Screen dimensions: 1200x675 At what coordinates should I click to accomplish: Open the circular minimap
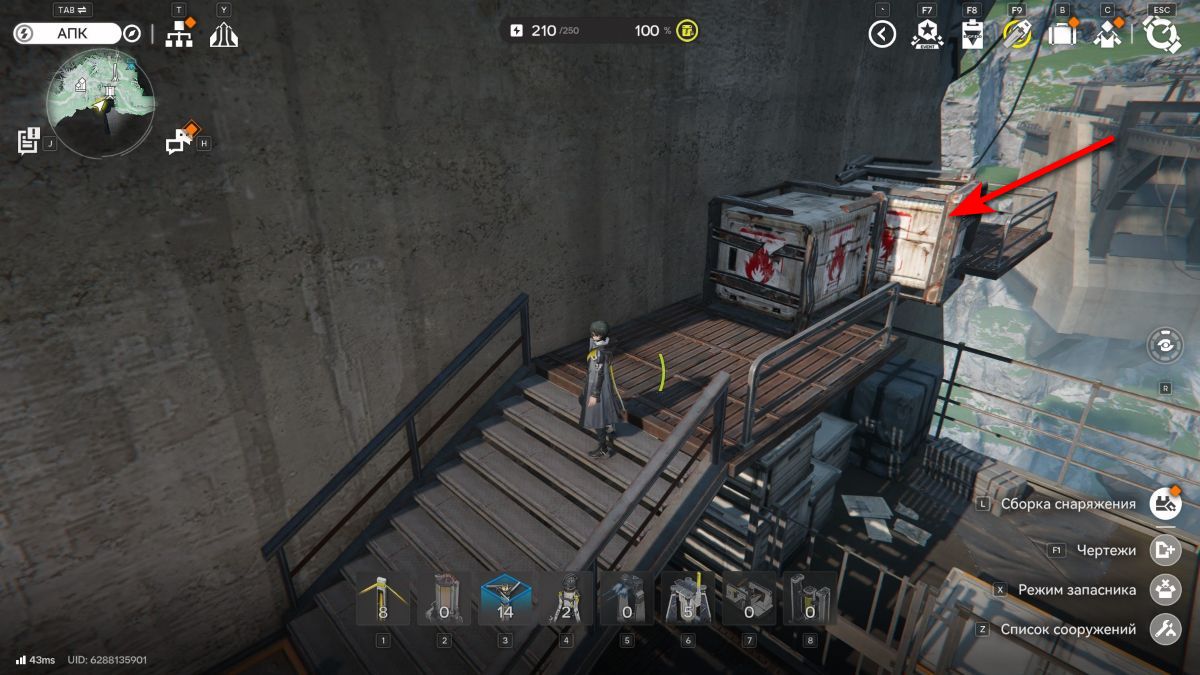[x=100, y=104]
